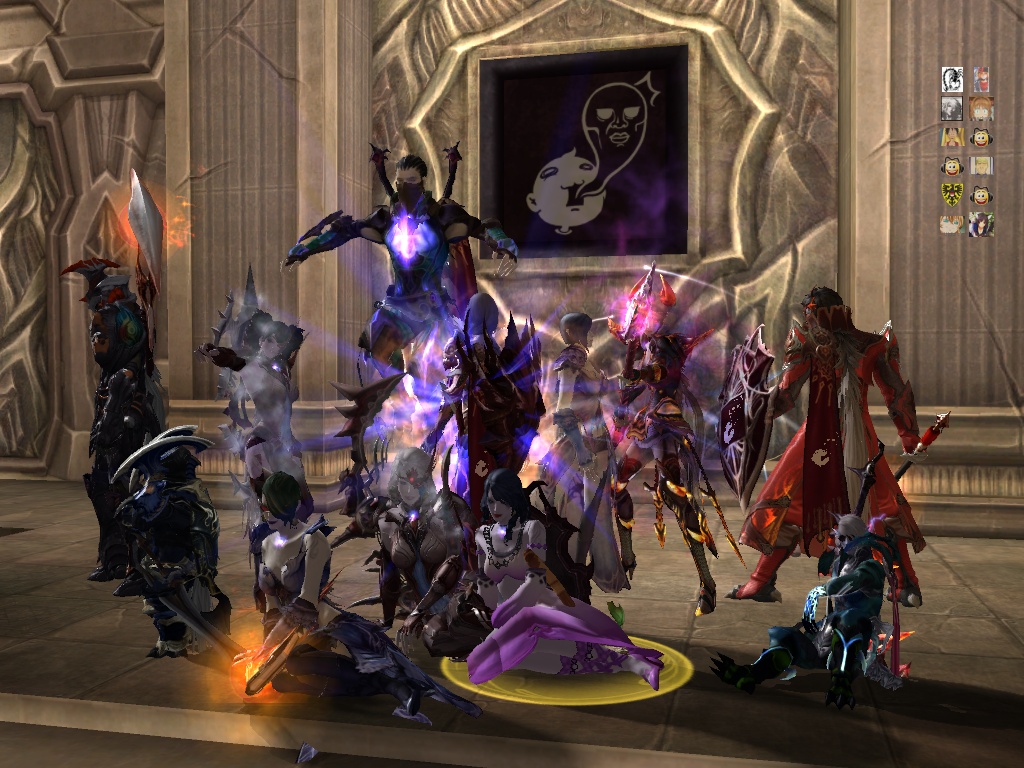The width and height of the screenshot is (1024, 768).
Task: Select the black-and-white scorpion sketch avatar
Action: [952, 79]
